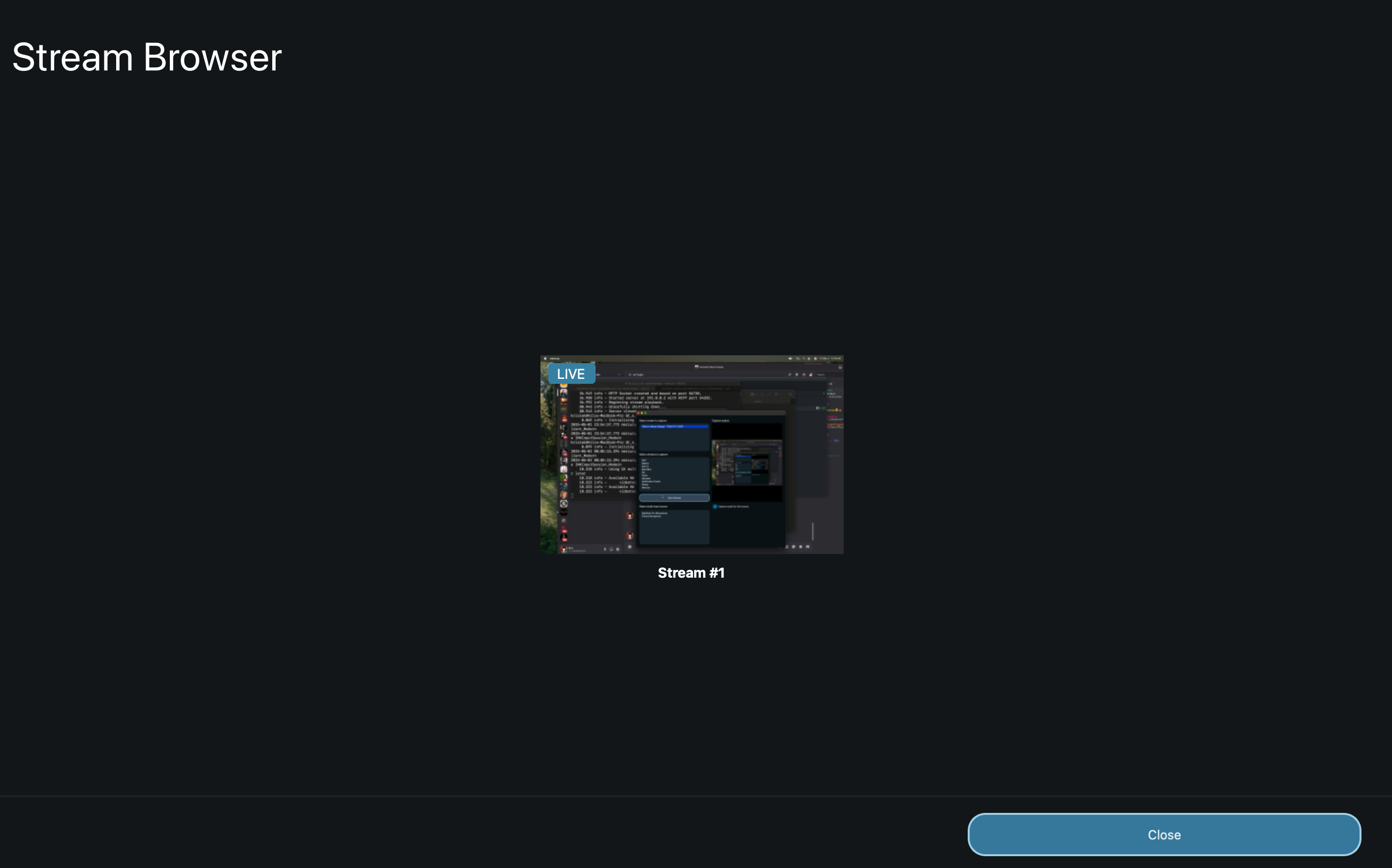Select the user settings gear icon
Viewport: 1392px width, 868px height.
(618, 549)
